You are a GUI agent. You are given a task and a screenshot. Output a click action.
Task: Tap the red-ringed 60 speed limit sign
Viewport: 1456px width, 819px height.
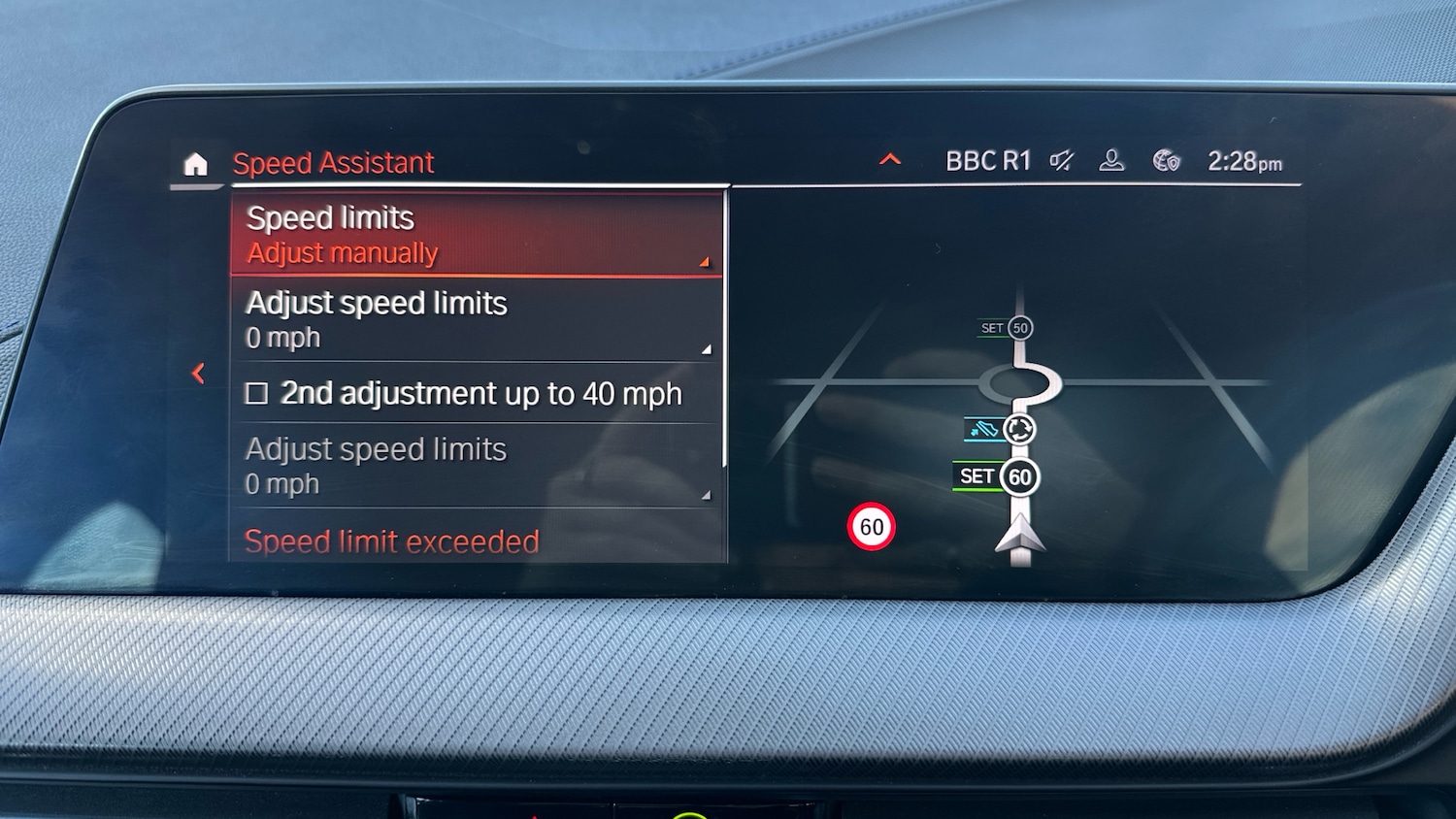(x=871, y=527)
